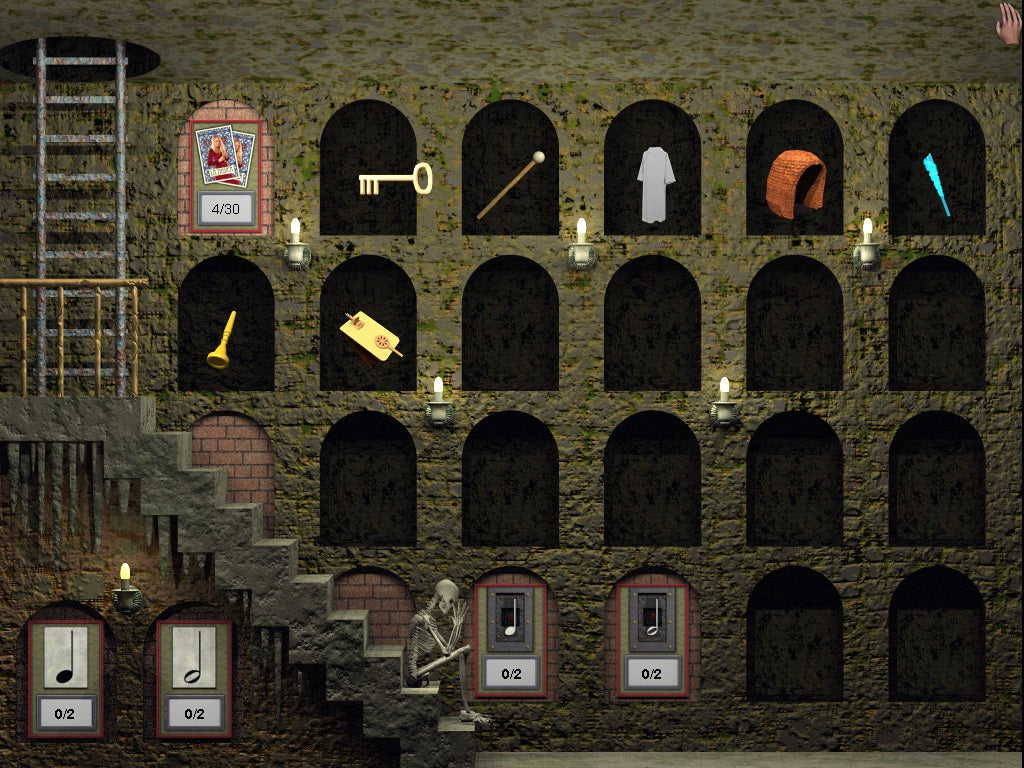Pick the wooden mallet with round tip
The image size is (1024, 768).
(x=510, y=185)
